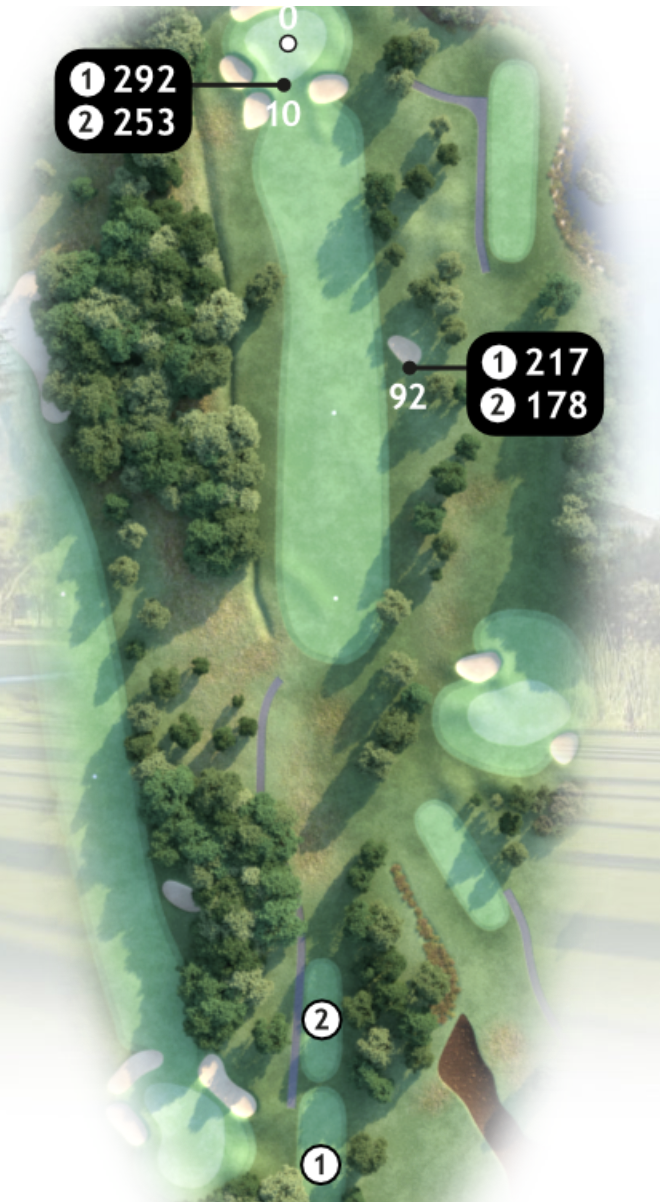The image size is (660, 1202).
Task: Open the 292 / 253 distance callout
Action: pos(124,100)
